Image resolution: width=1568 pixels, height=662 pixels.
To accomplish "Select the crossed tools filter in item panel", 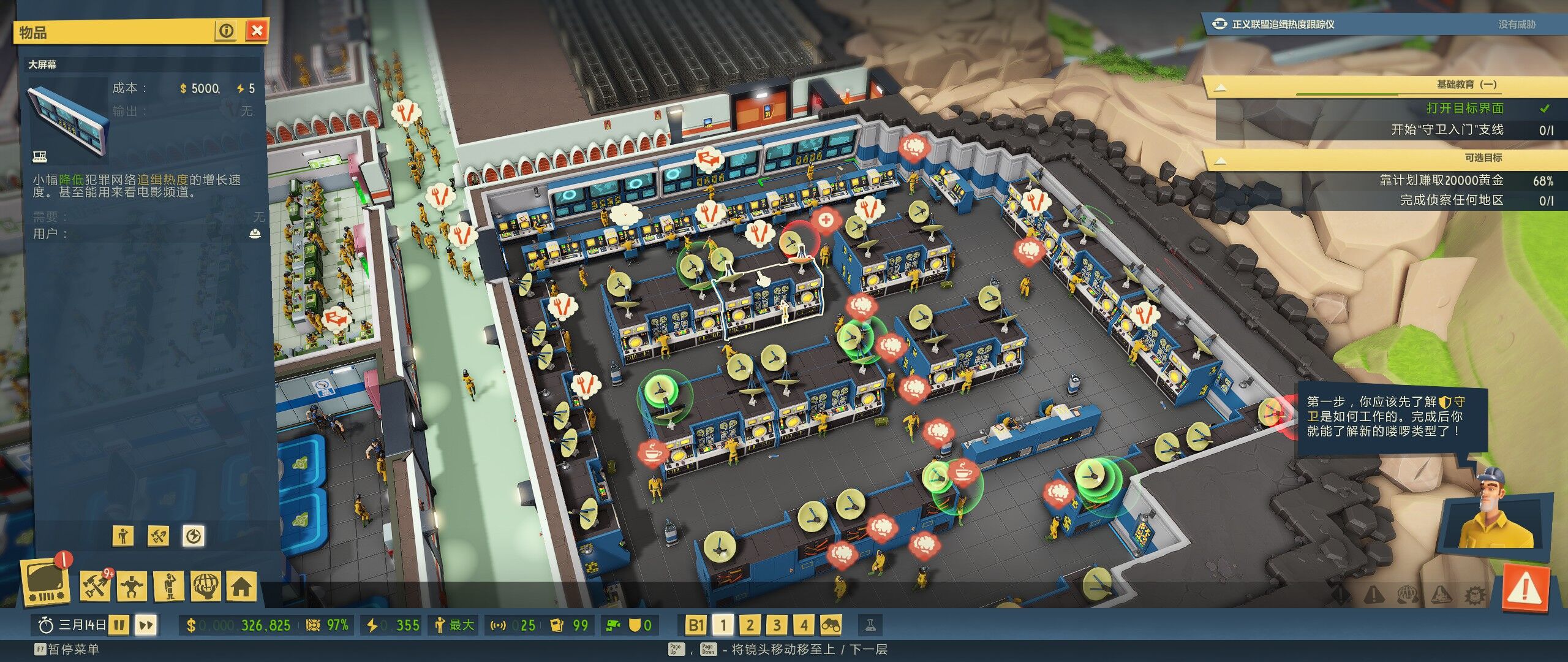I will point(159,536).
